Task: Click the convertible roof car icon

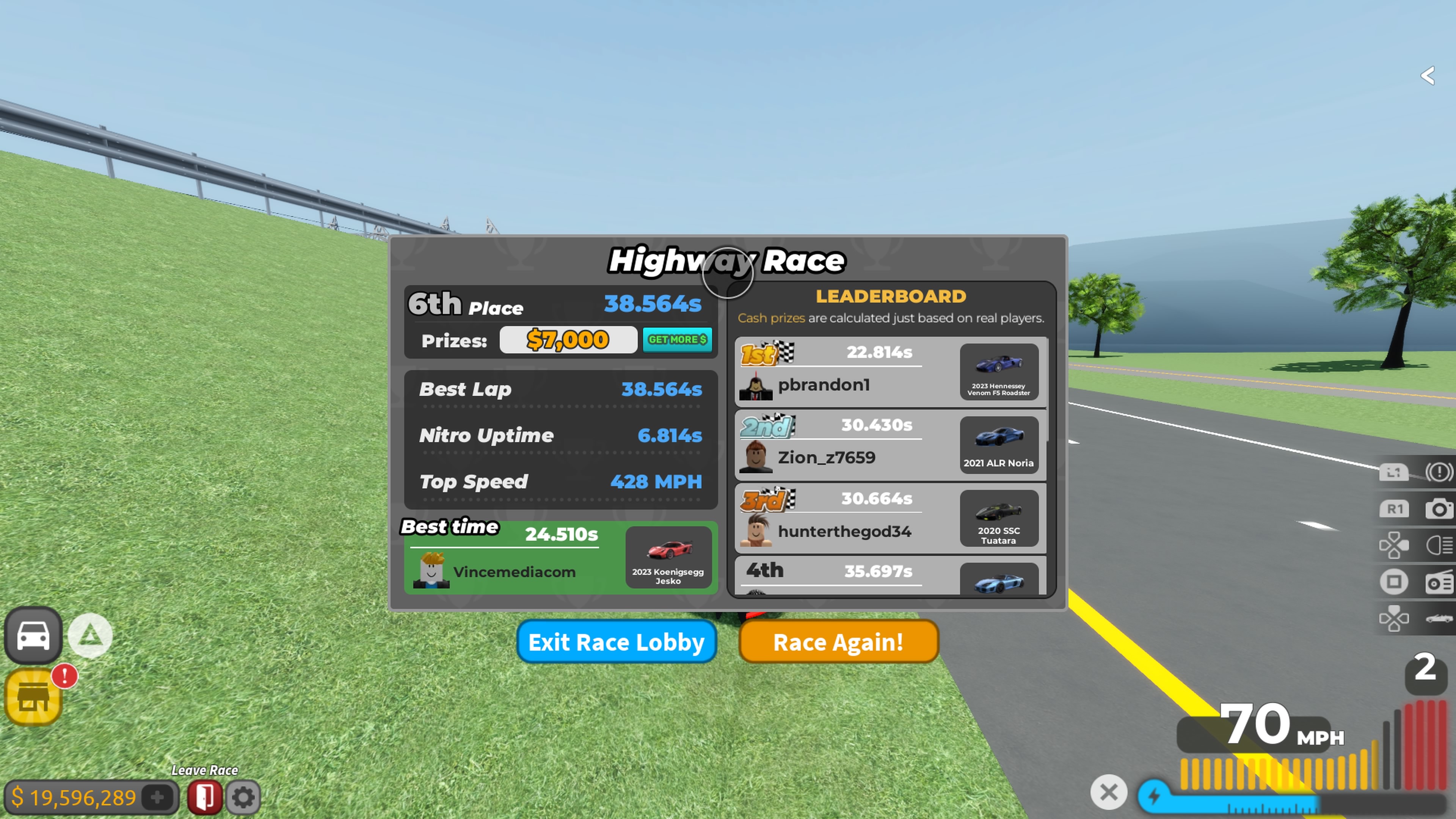Action: coord(1439,618)
